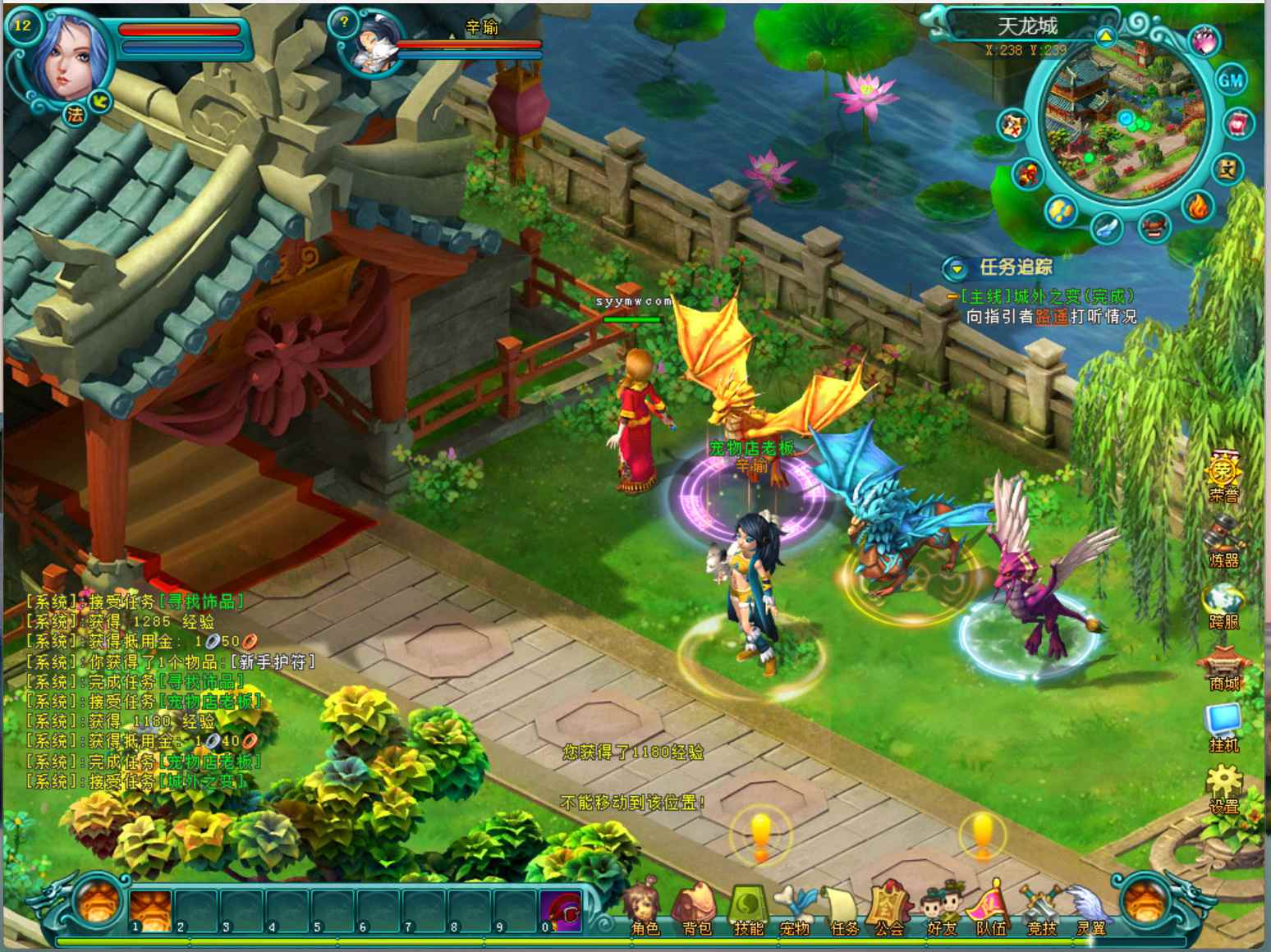Click the flame icon below the minimap

(1198, 205)
